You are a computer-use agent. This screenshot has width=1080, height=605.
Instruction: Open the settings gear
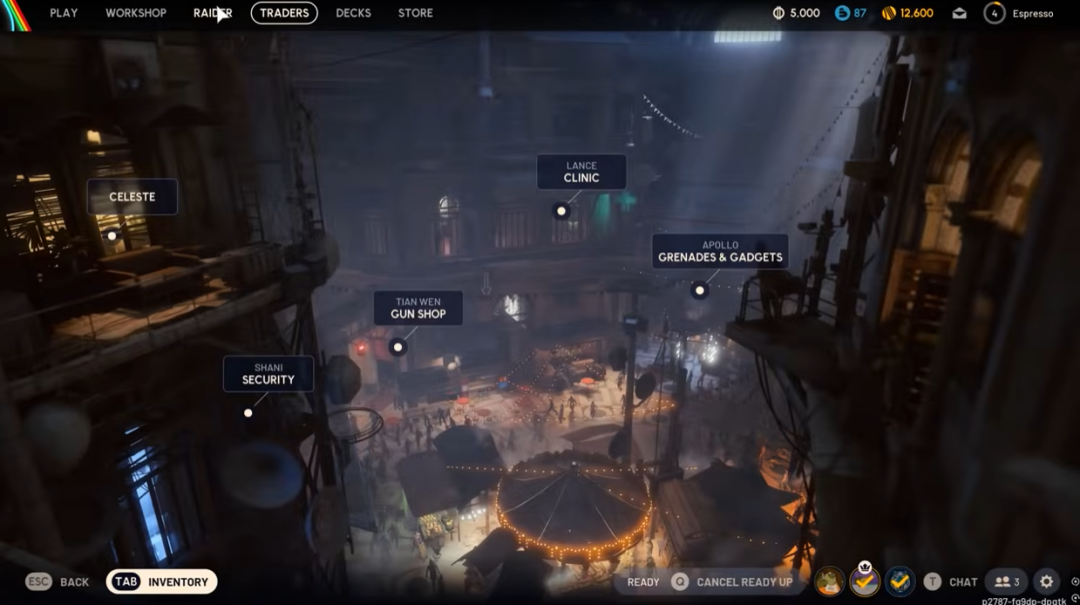[x=1046, y=582]
